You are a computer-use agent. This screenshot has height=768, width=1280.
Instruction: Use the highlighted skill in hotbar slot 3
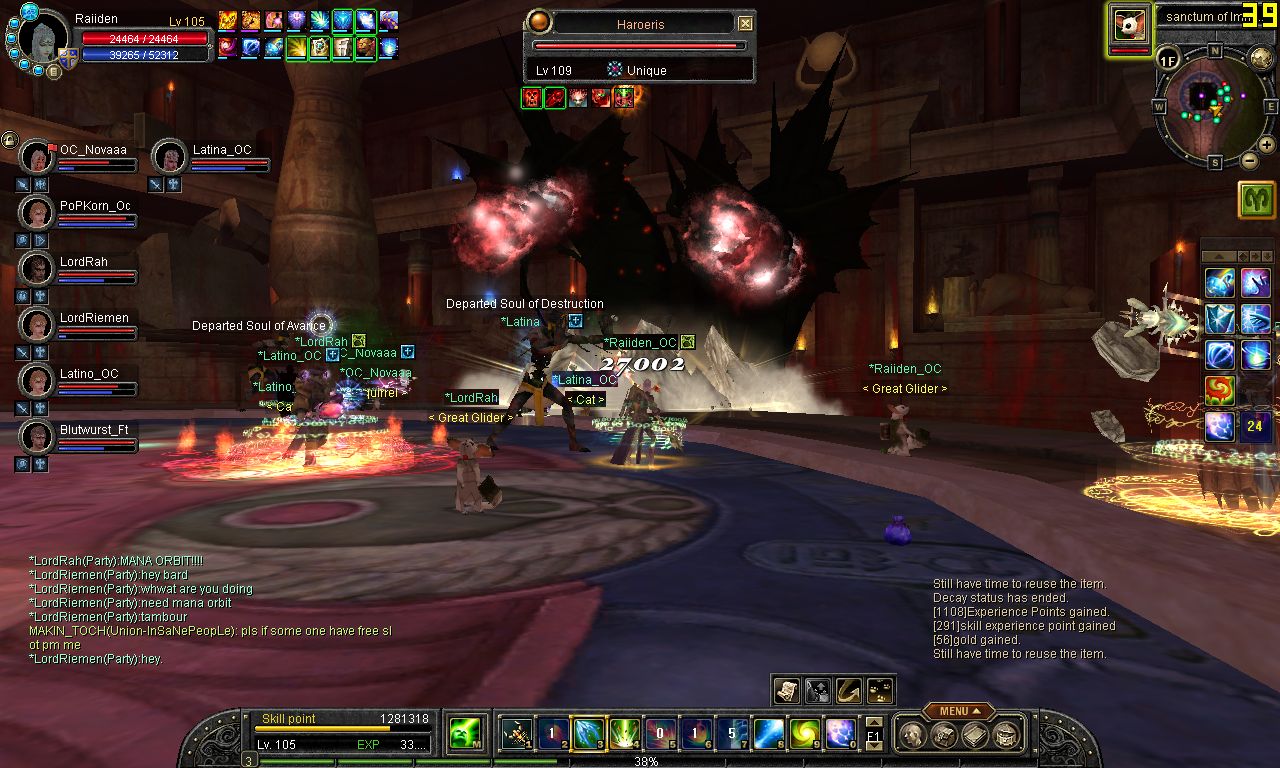586,734
